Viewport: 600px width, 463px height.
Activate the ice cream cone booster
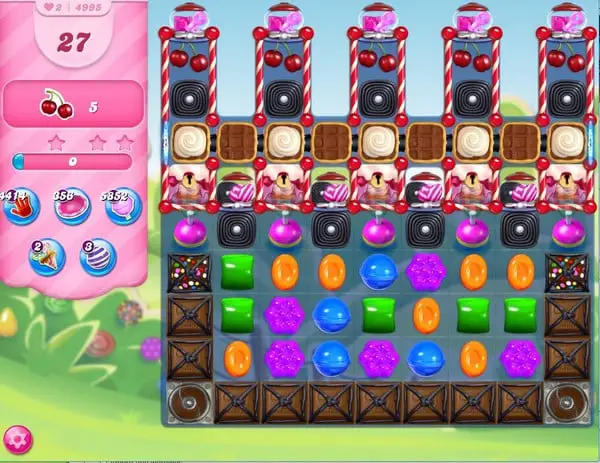pos(46,257)
